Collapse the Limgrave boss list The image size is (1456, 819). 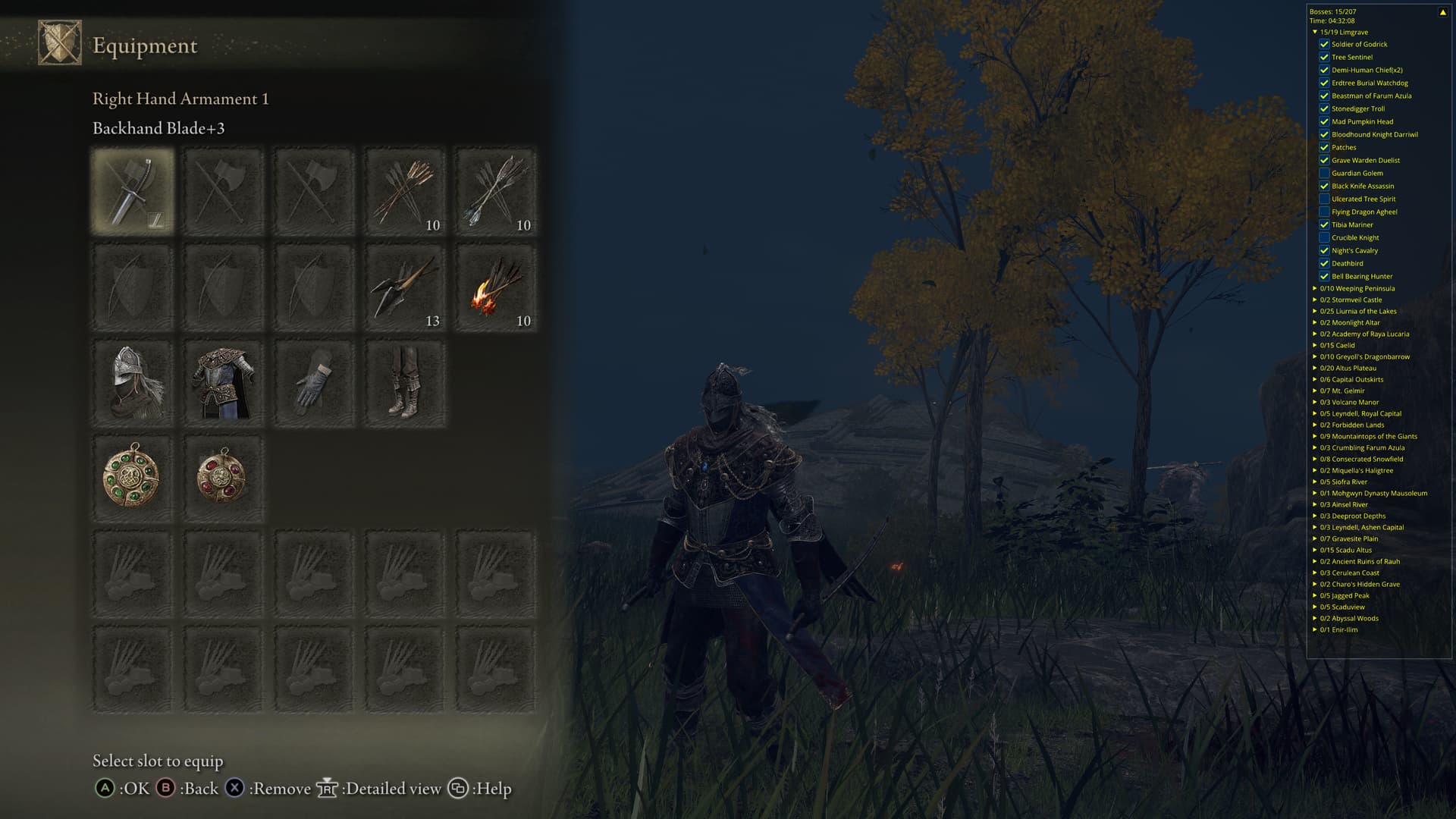(x=1315, y=32)
